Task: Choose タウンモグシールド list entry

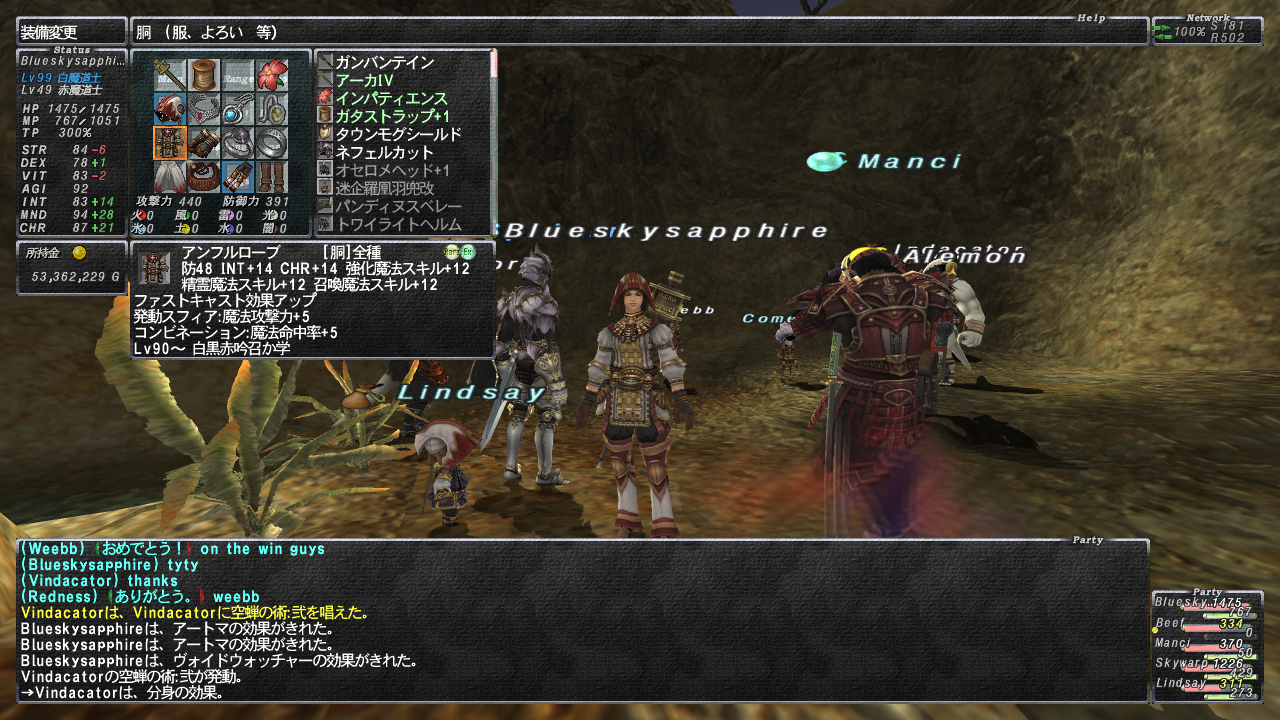Action: tap(398, 134)
